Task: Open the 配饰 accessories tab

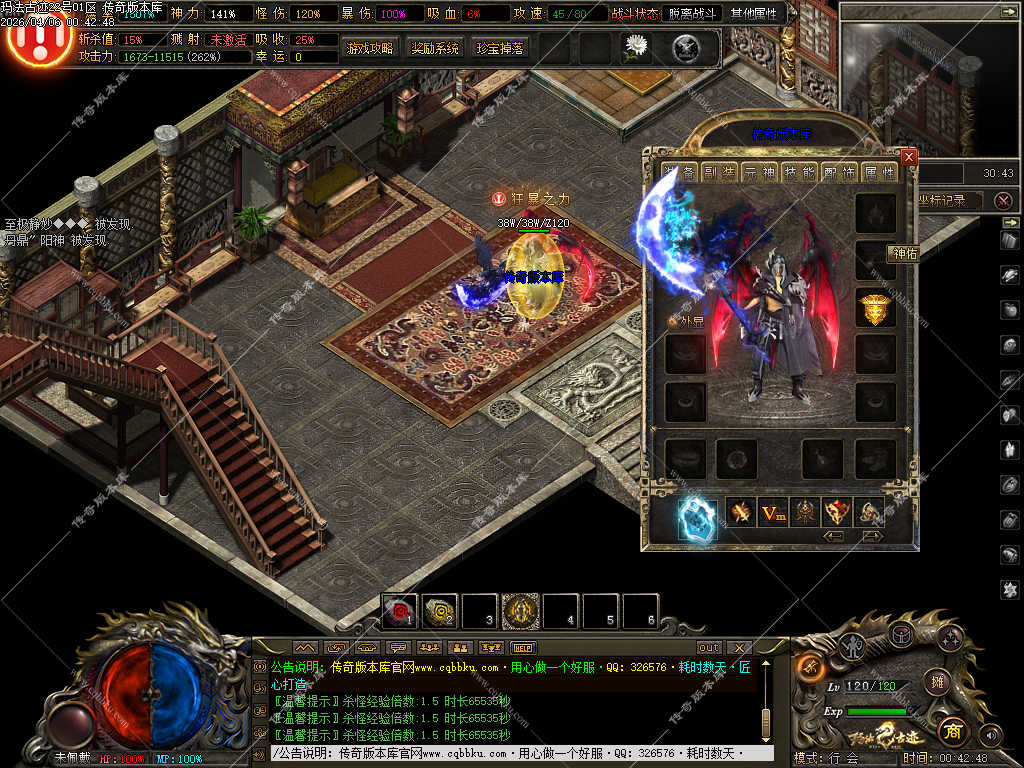Action: coord(839,172)
